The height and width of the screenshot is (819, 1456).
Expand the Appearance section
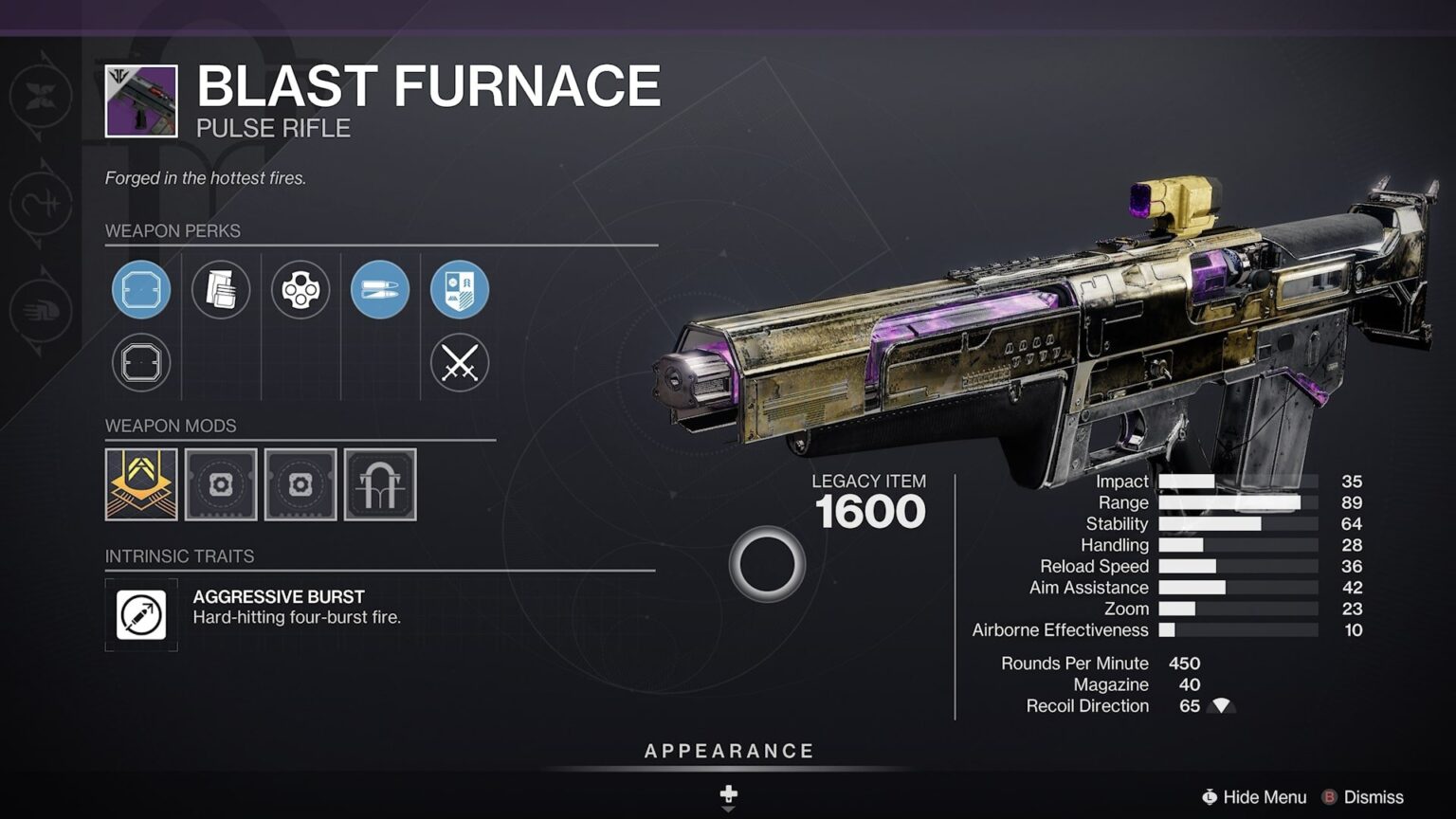click(728, 750)
